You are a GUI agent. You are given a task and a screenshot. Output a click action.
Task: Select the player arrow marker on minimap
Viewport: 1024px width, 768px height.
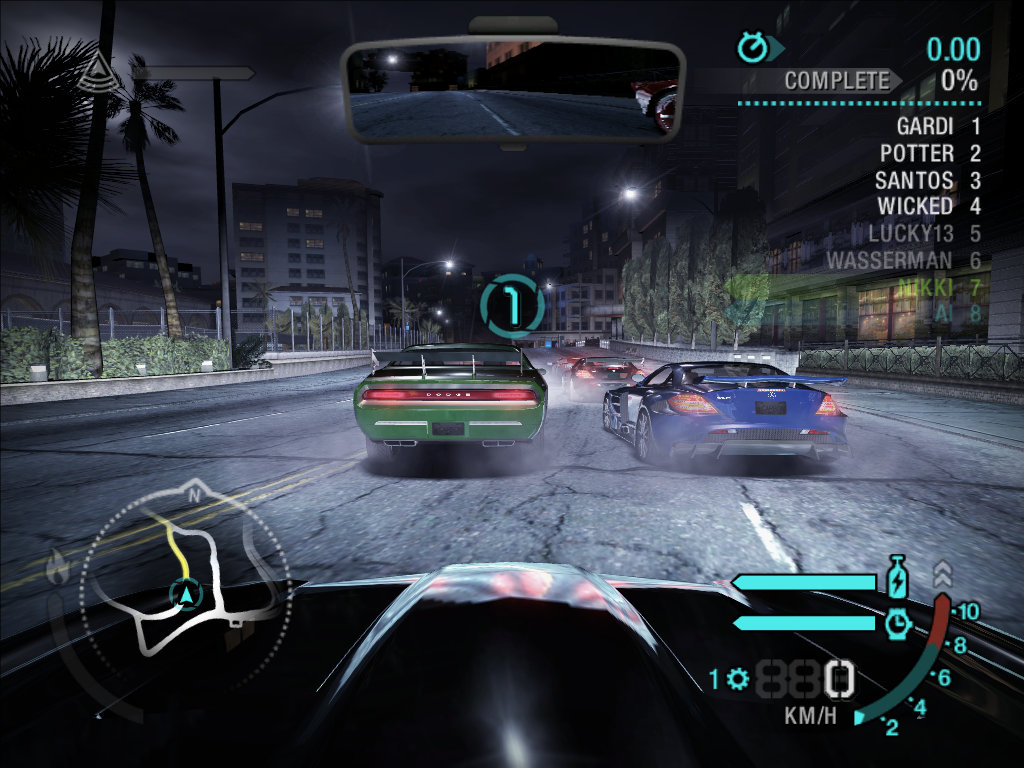click(x=187, y=594)
